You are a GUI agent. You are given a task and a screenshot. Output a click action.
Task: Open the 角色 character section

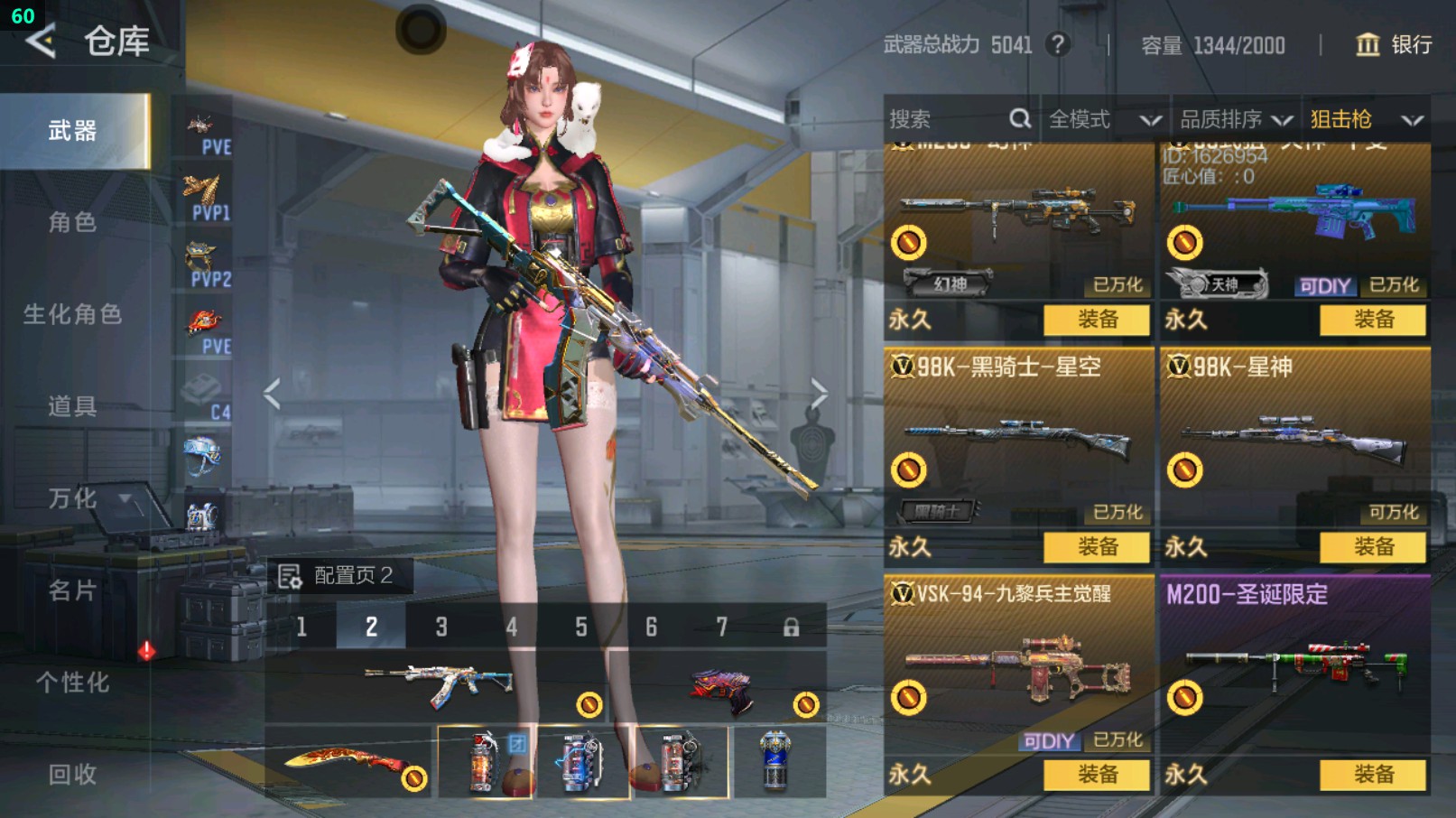pyautogui.click(x=72, y=222)
